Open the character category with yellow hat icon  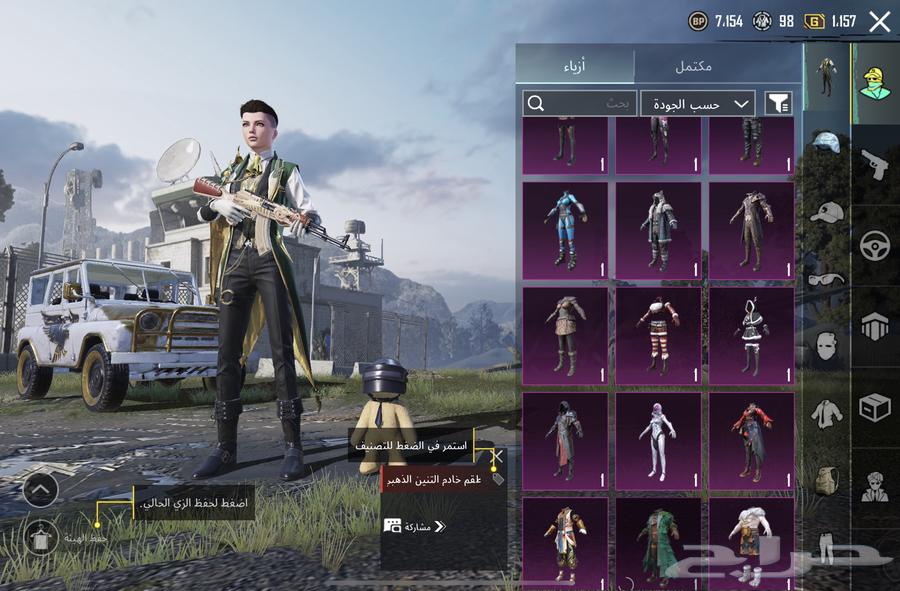point(875,84)
